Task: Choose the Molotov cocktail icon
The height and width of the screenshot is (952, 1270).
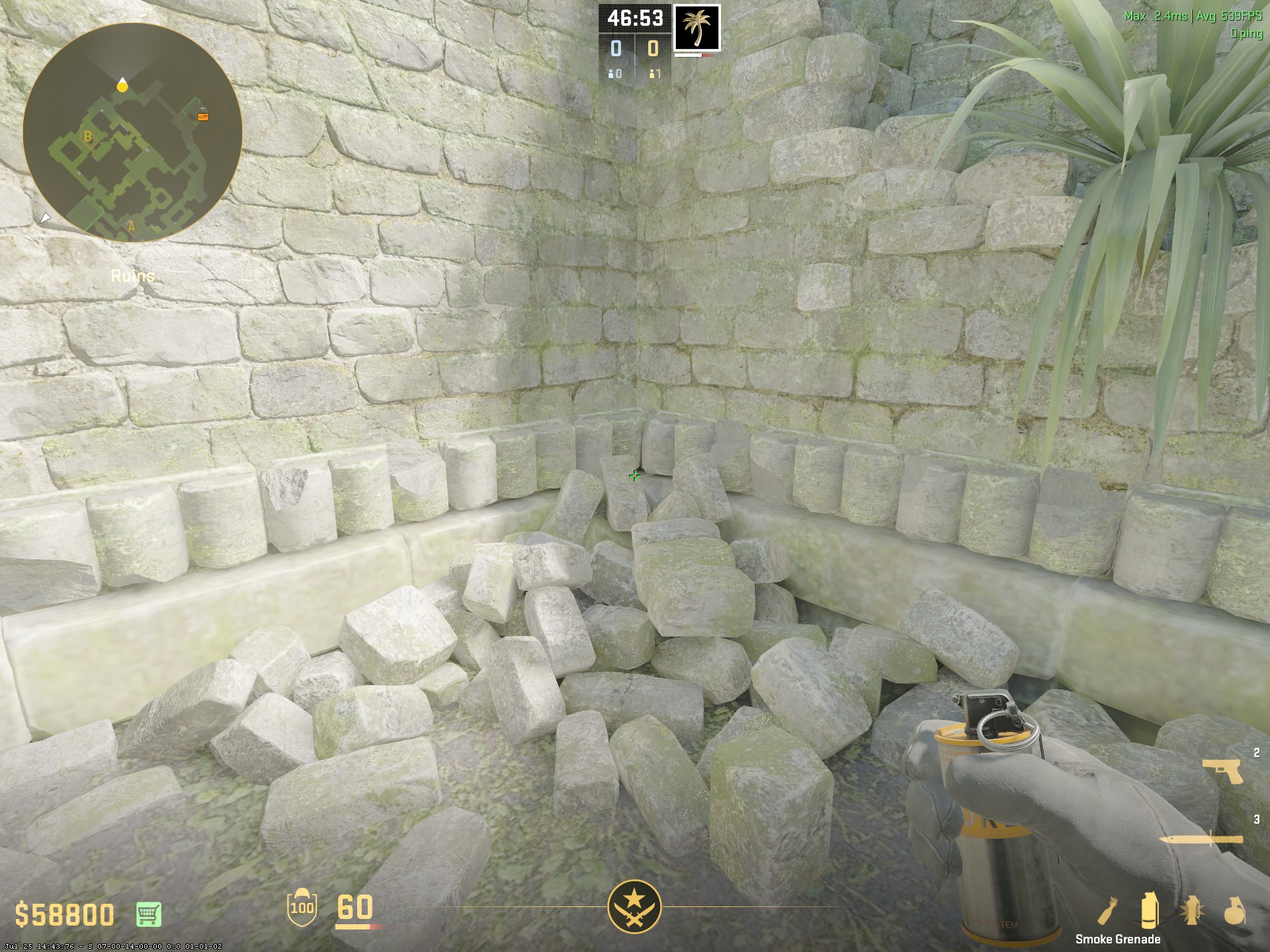Action: [x=1107, y=910]
